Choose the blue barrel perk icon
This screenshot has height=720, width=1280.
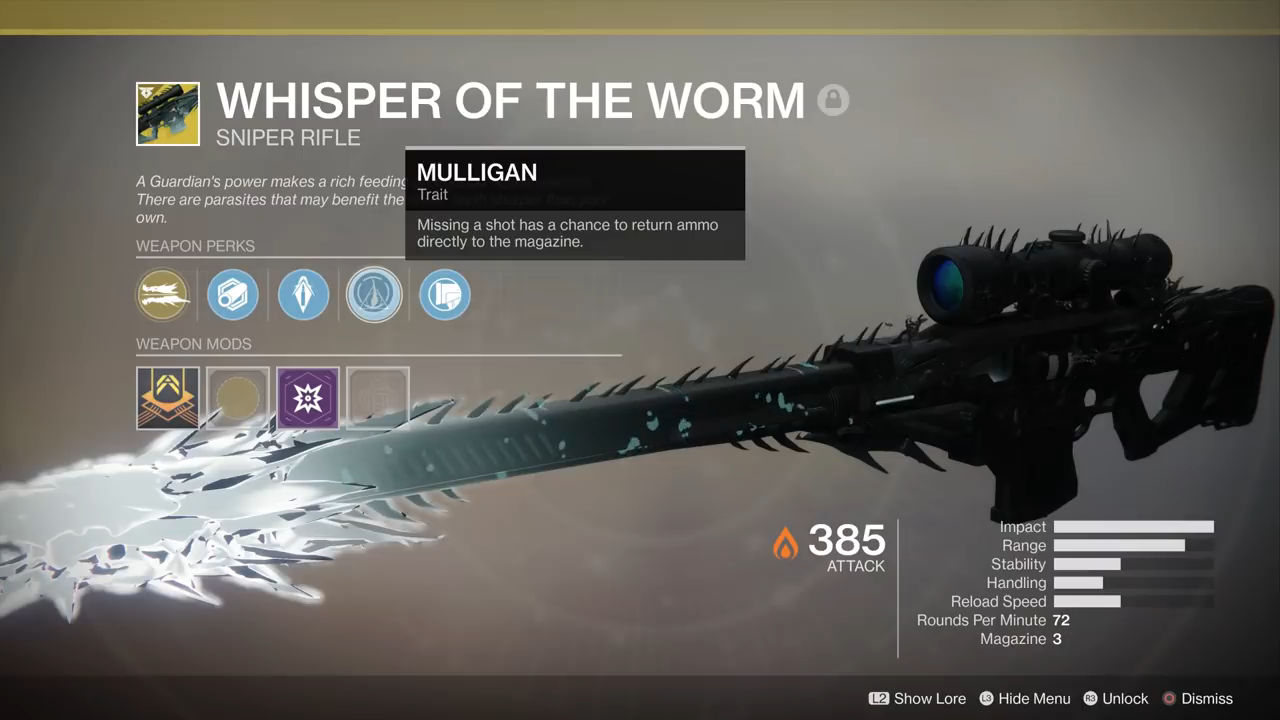[233, 295]
